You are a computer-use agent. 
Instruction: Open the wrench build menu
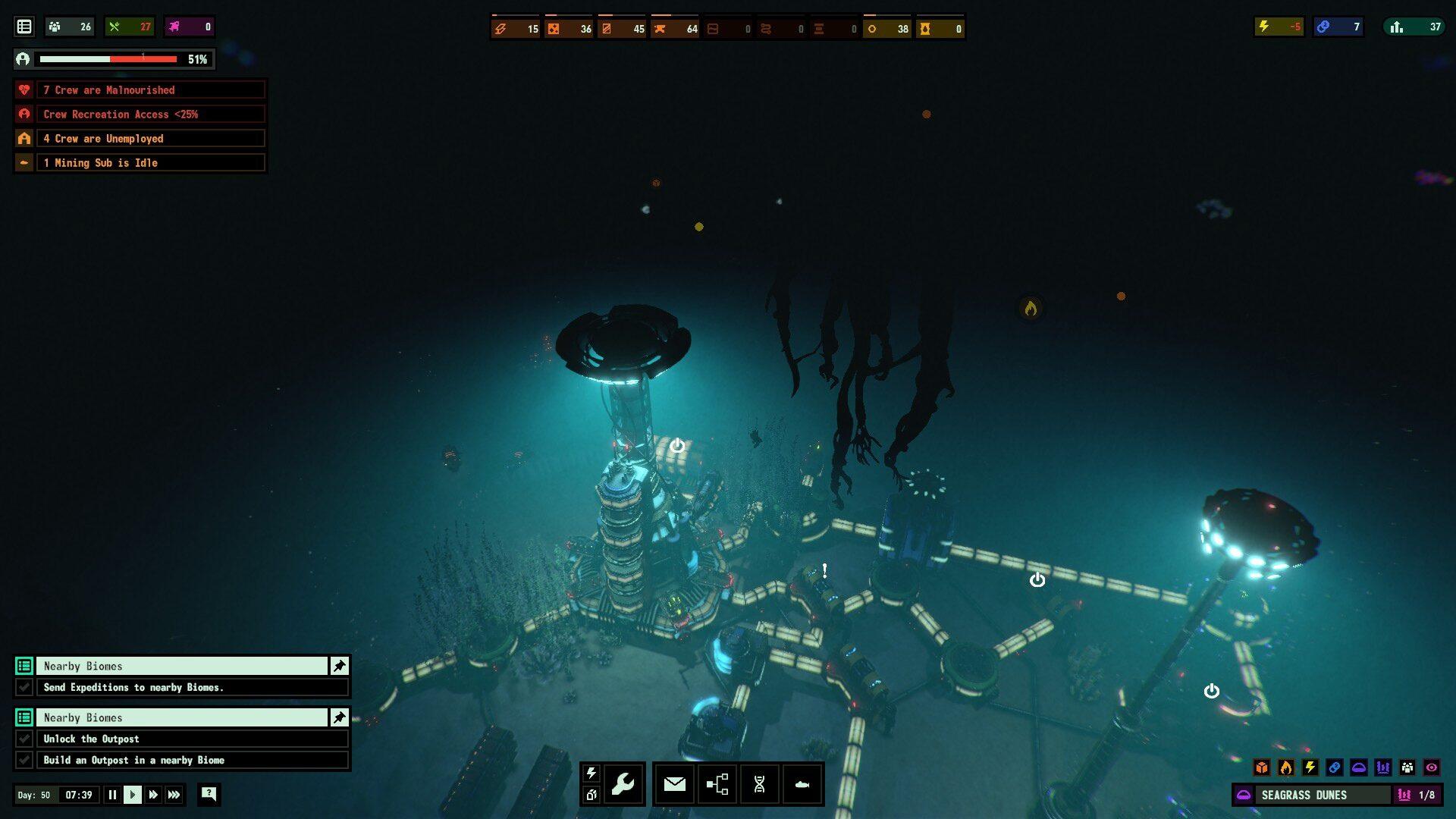click(x=623, y=783)
